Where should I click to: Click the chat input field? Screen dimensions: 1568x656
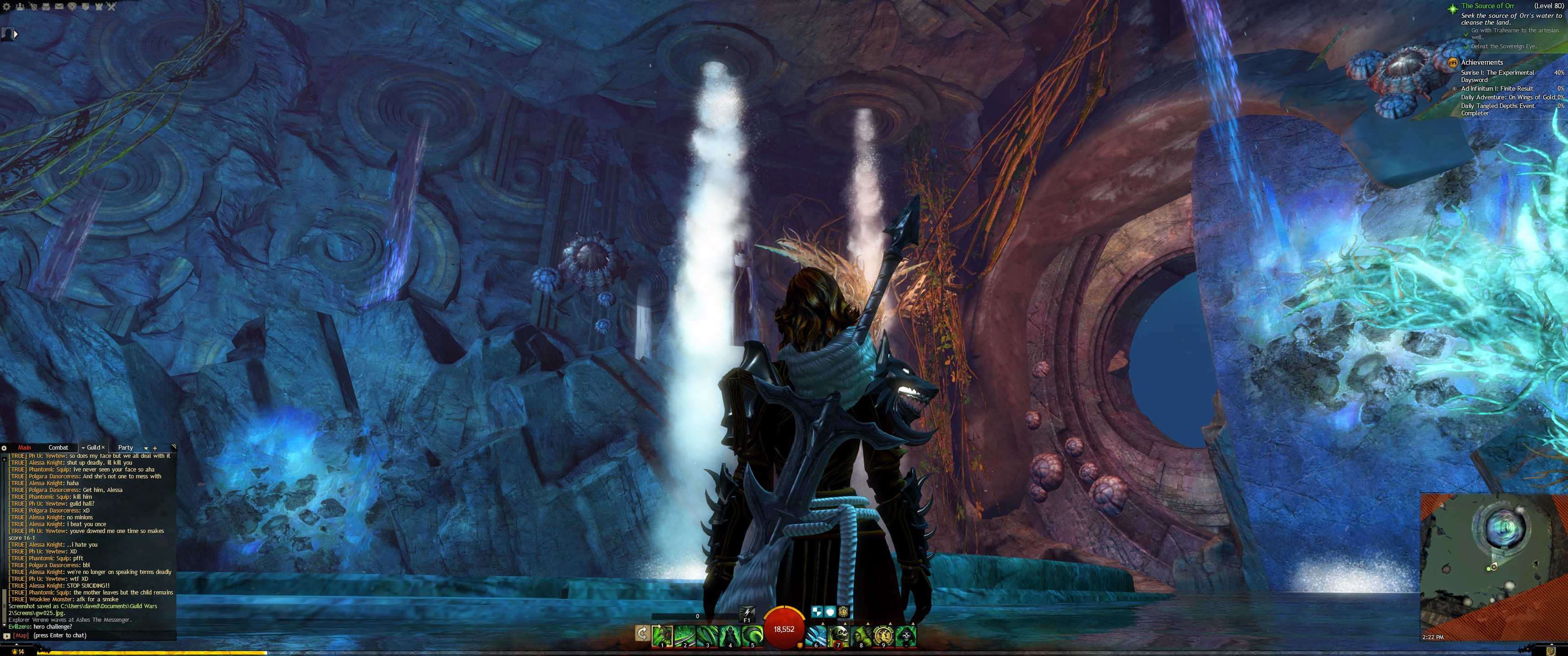[91, 635]
